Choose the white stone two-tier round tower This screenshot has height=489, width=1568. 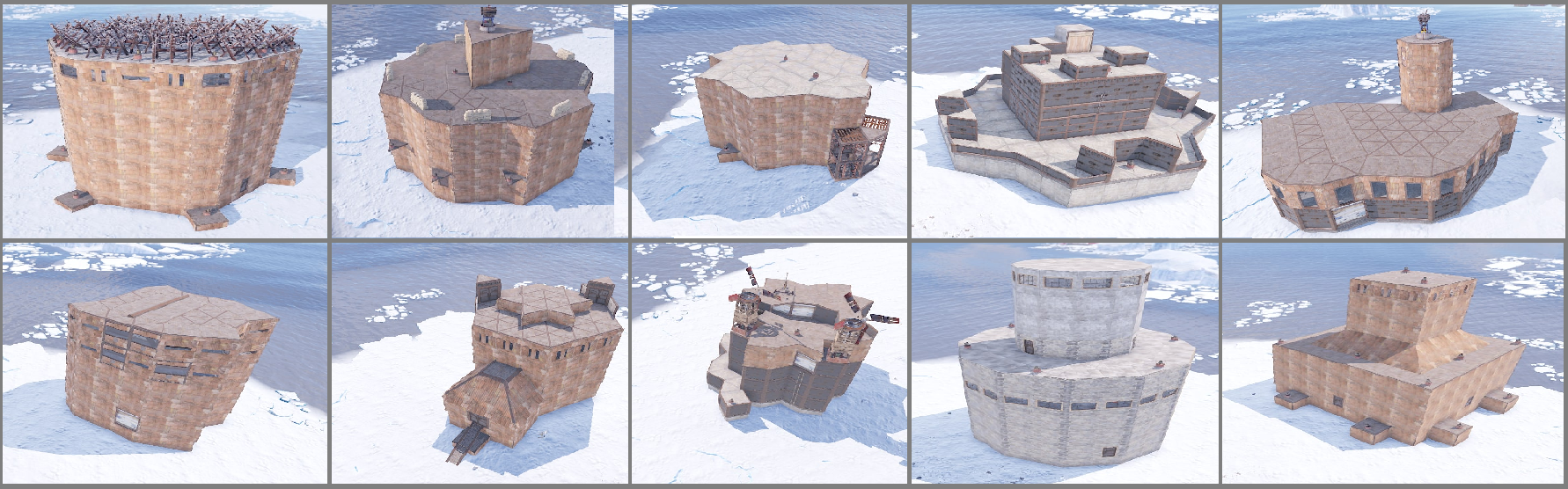[1065, 363]
